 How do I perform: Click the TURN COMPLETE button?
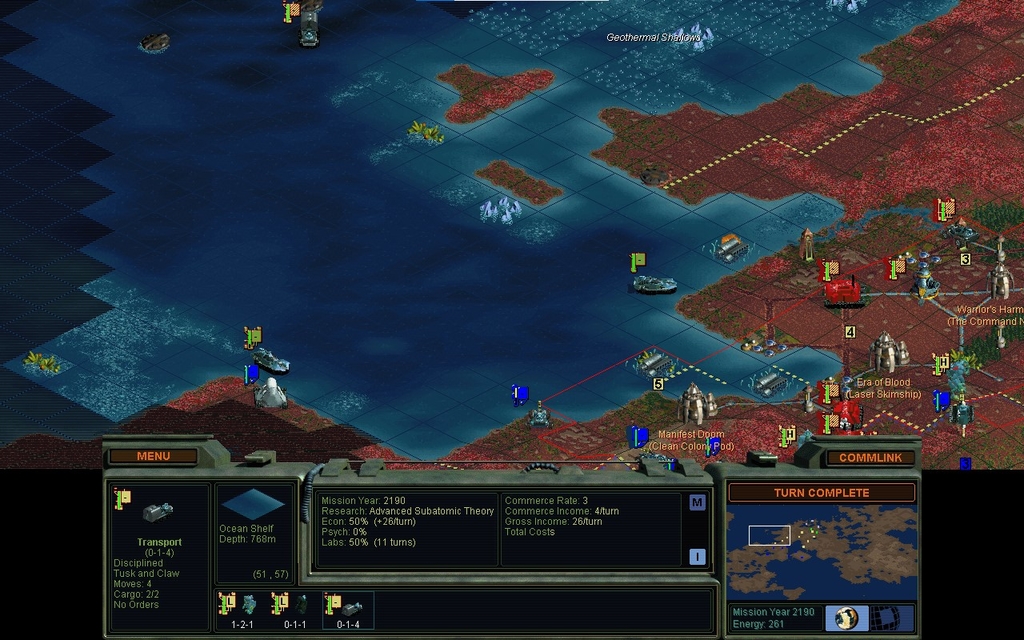tap(821, 493)
